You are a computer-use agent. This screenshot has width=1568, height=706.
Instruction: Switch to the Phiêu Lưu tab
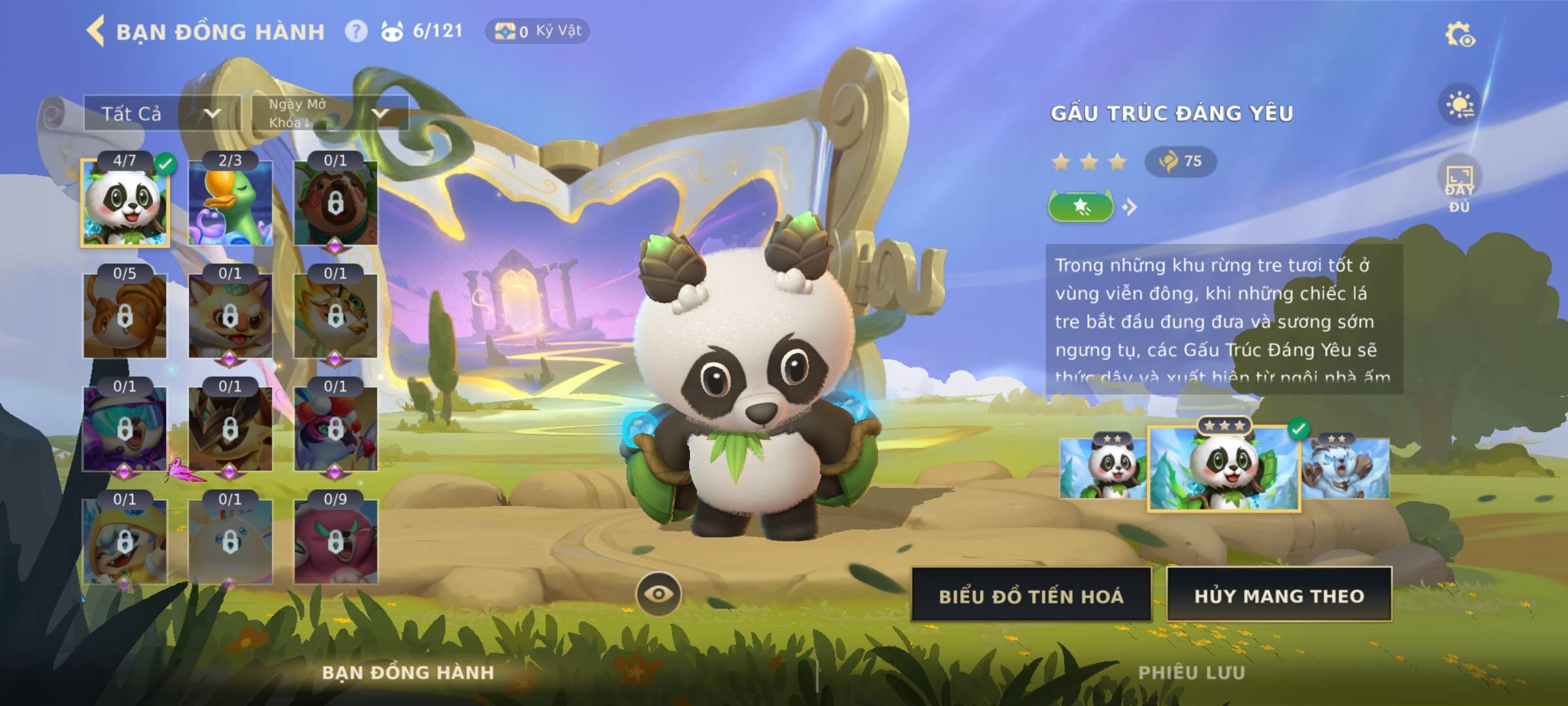[x=1191, y=673]
